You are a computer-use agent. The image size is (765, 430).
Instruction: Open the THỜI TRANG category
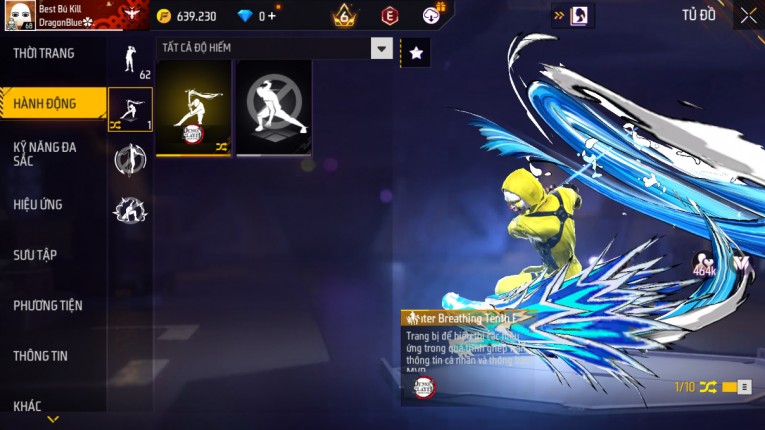coord(45,53)
